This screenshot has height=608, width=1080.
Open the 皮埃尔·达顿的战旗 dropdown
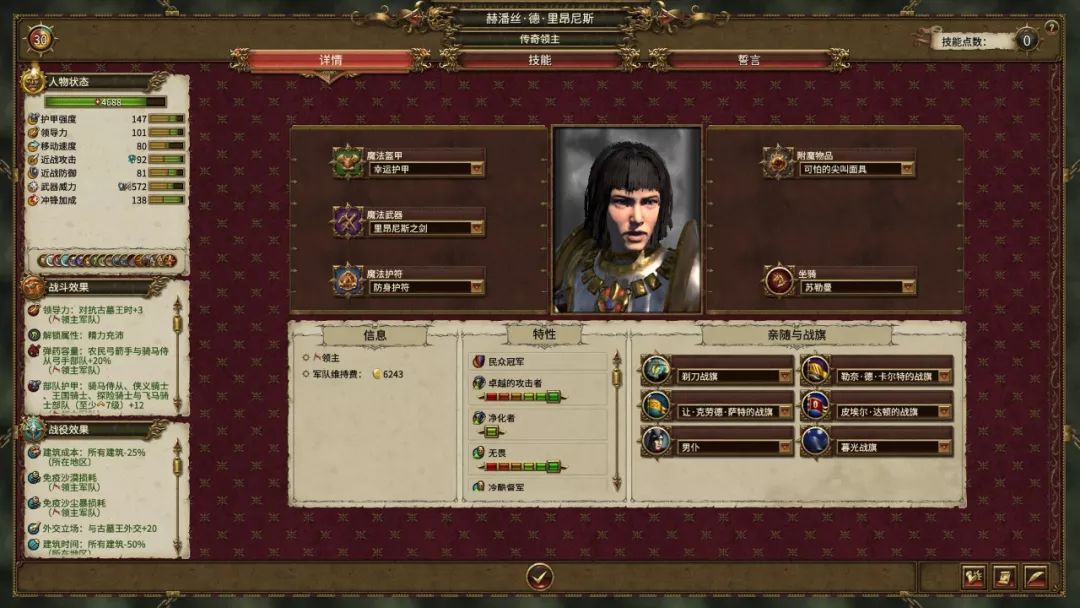(944, 411)
